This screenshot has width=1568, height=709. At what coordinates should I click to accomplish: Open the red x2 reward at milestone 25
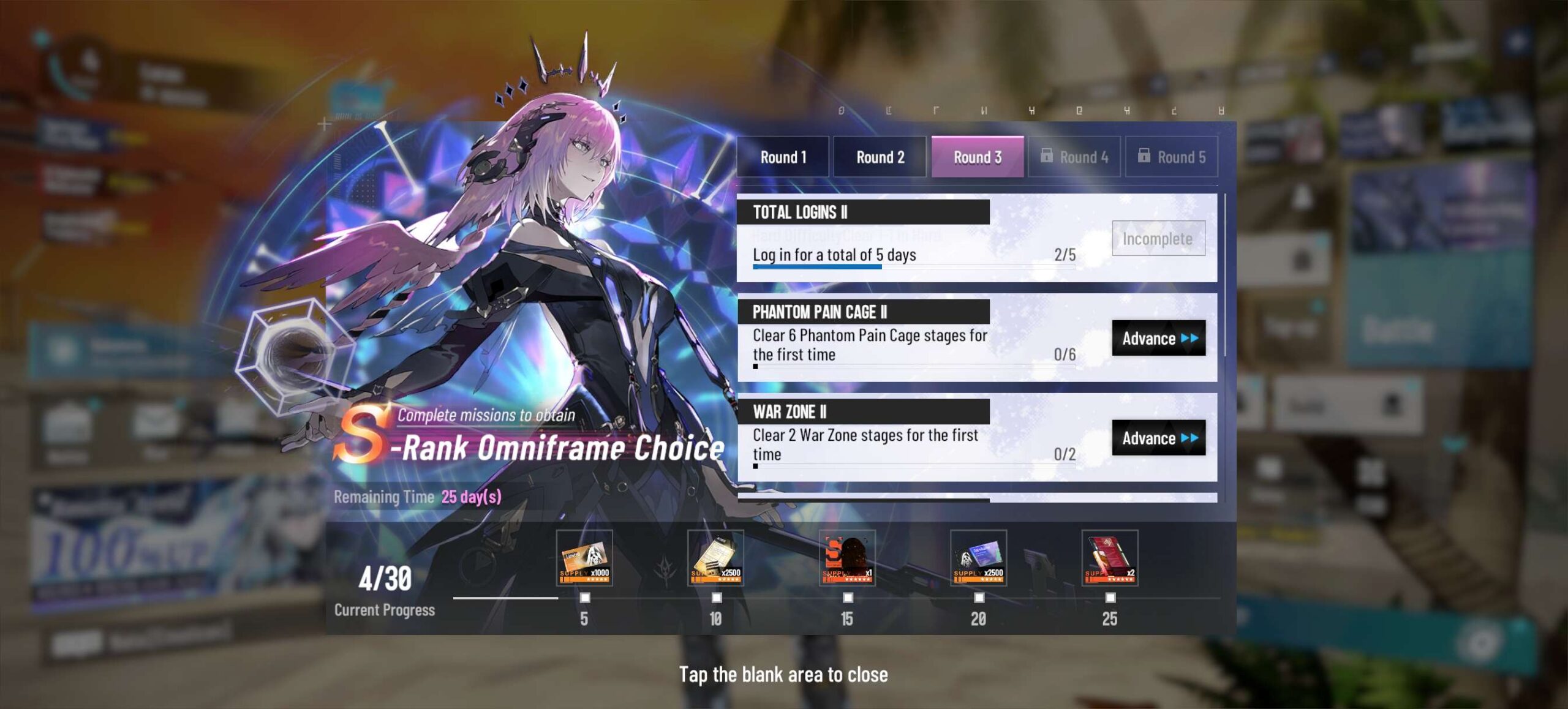pyautogui.click(x=1110, y=558)
